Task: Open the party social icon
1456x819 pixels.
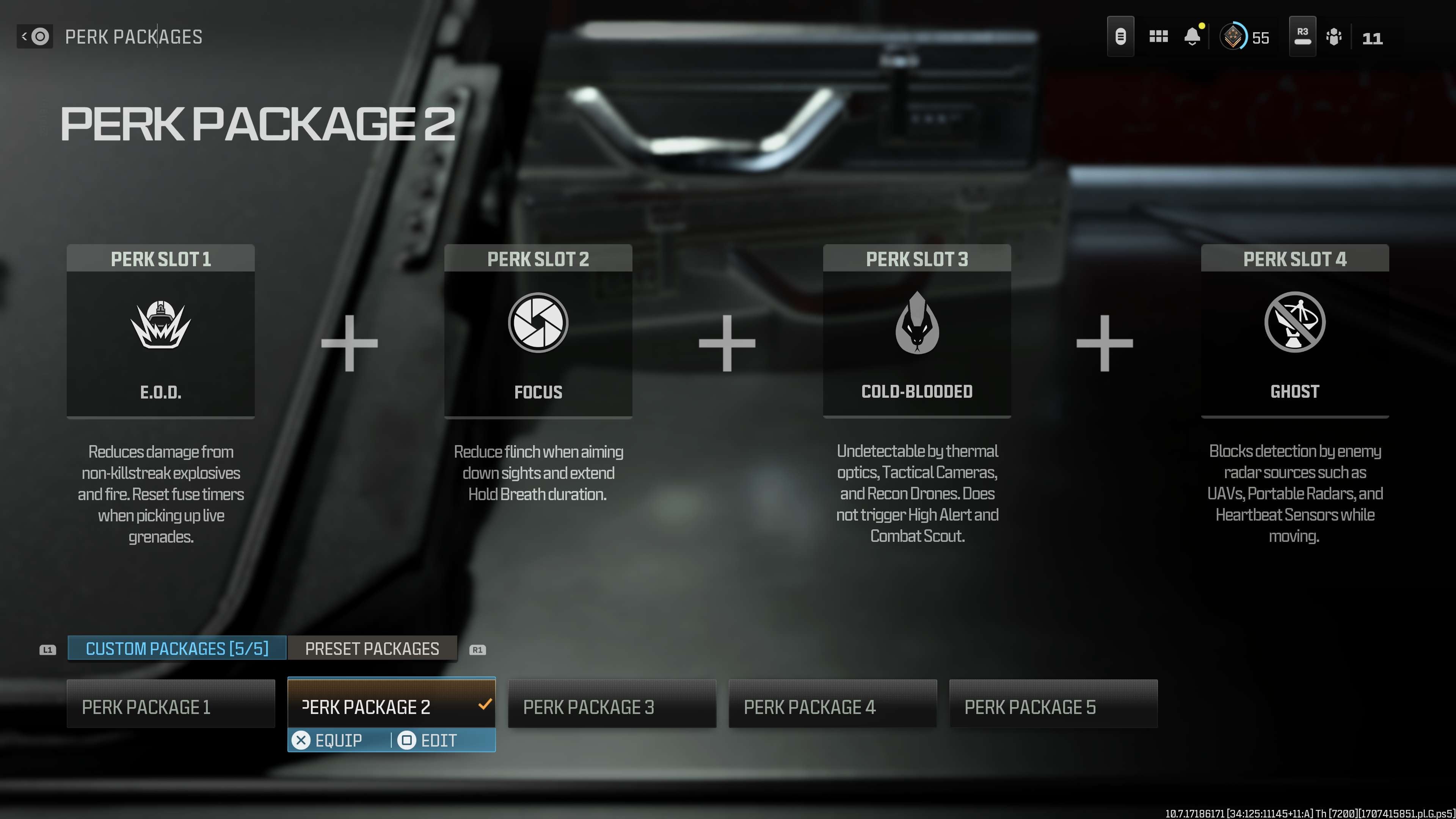Action: click(x=1334, y=37)
